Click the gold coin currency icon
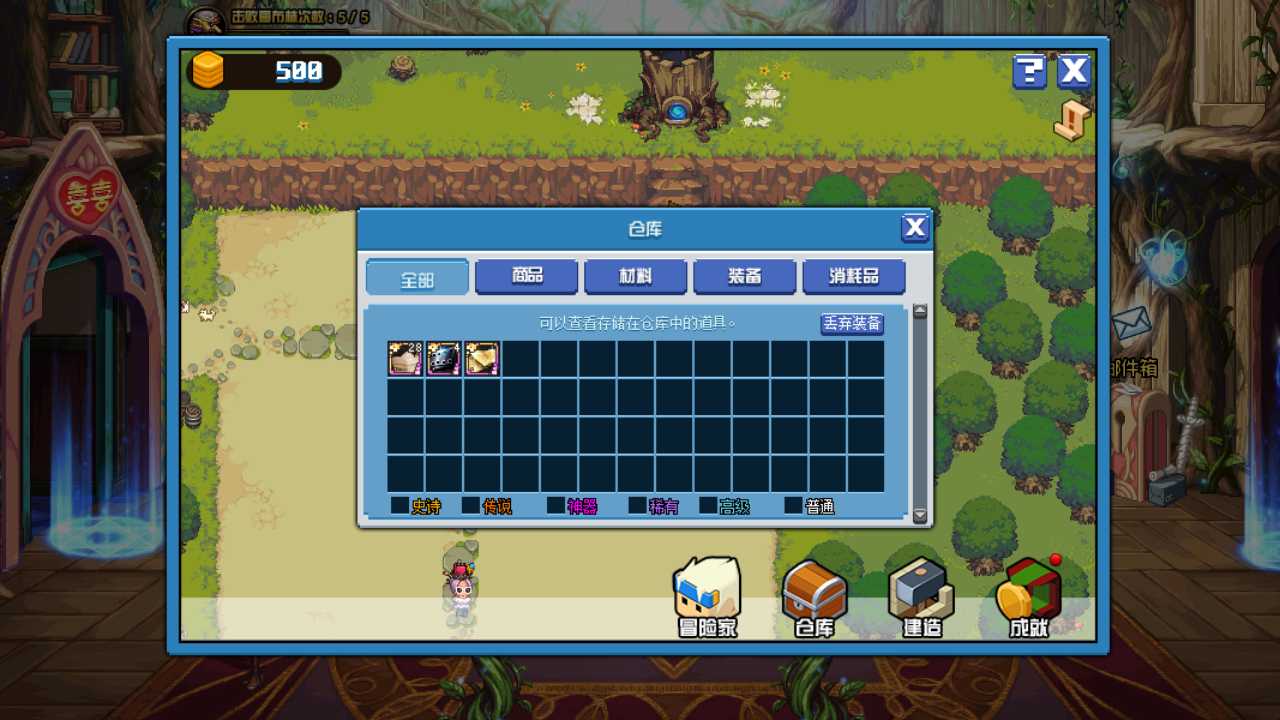This screenshot has width=1280, height=720. (208, 71)
